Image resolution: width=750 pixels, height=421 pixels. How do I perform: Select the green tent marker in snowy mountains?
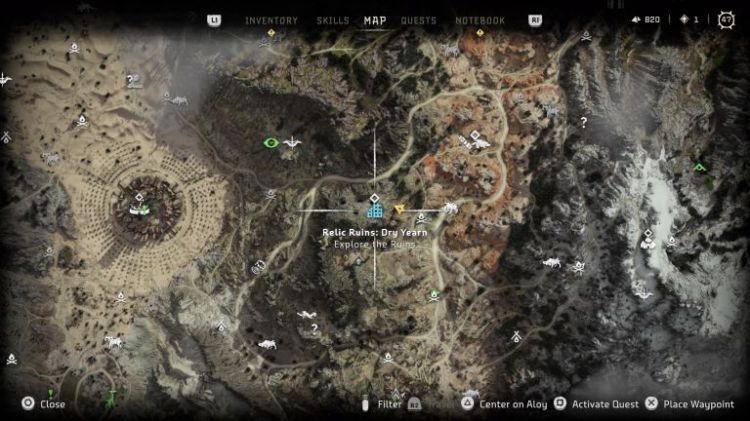tap(702, 167)
